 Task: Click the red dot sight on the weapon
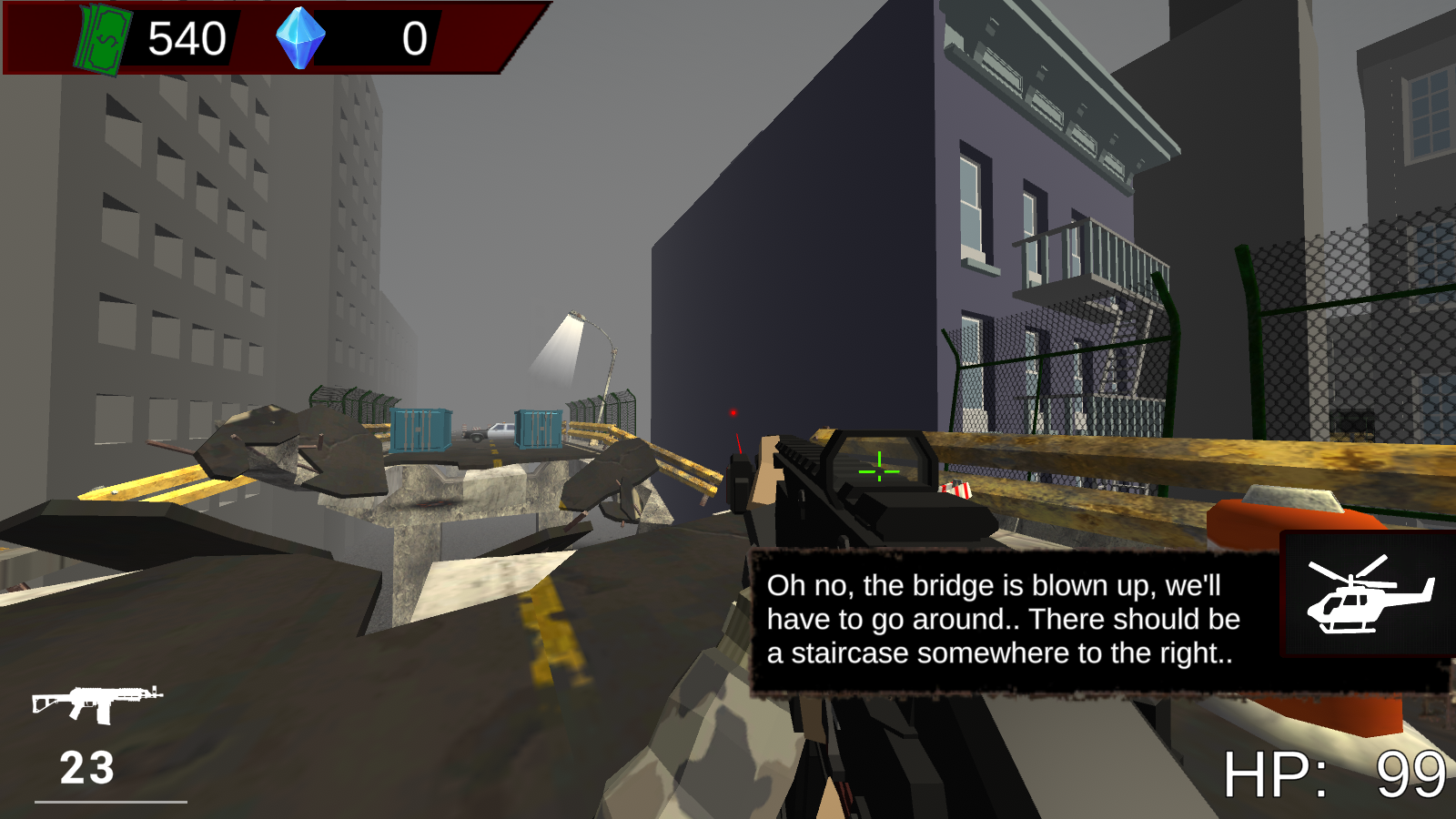click(x=733, y=412)
